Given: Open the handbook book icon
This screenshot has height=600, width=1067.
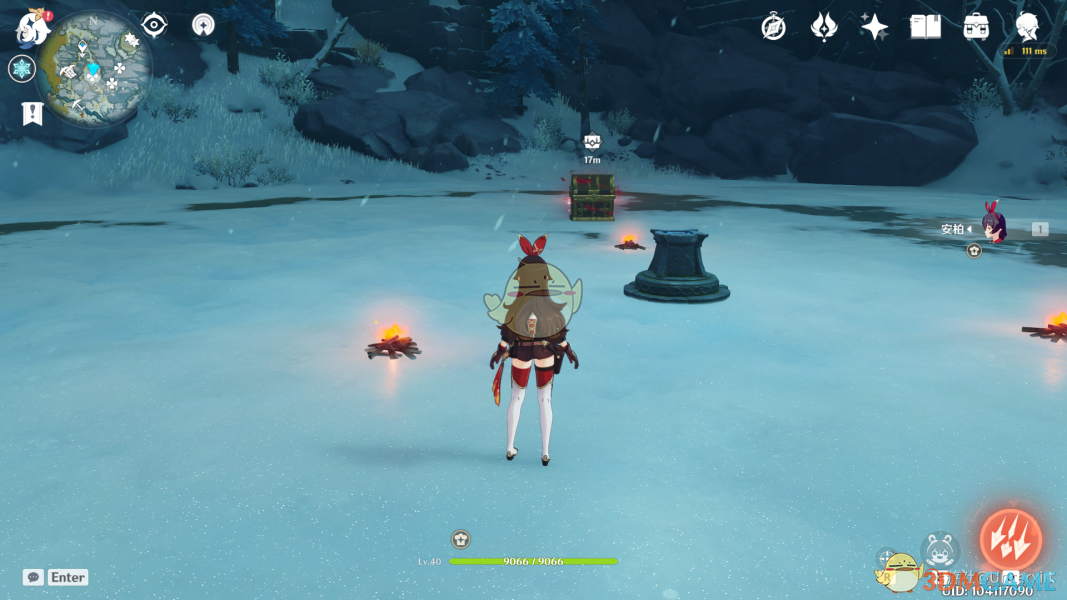Looking at the screenshot, I should [x=925, y=27].
